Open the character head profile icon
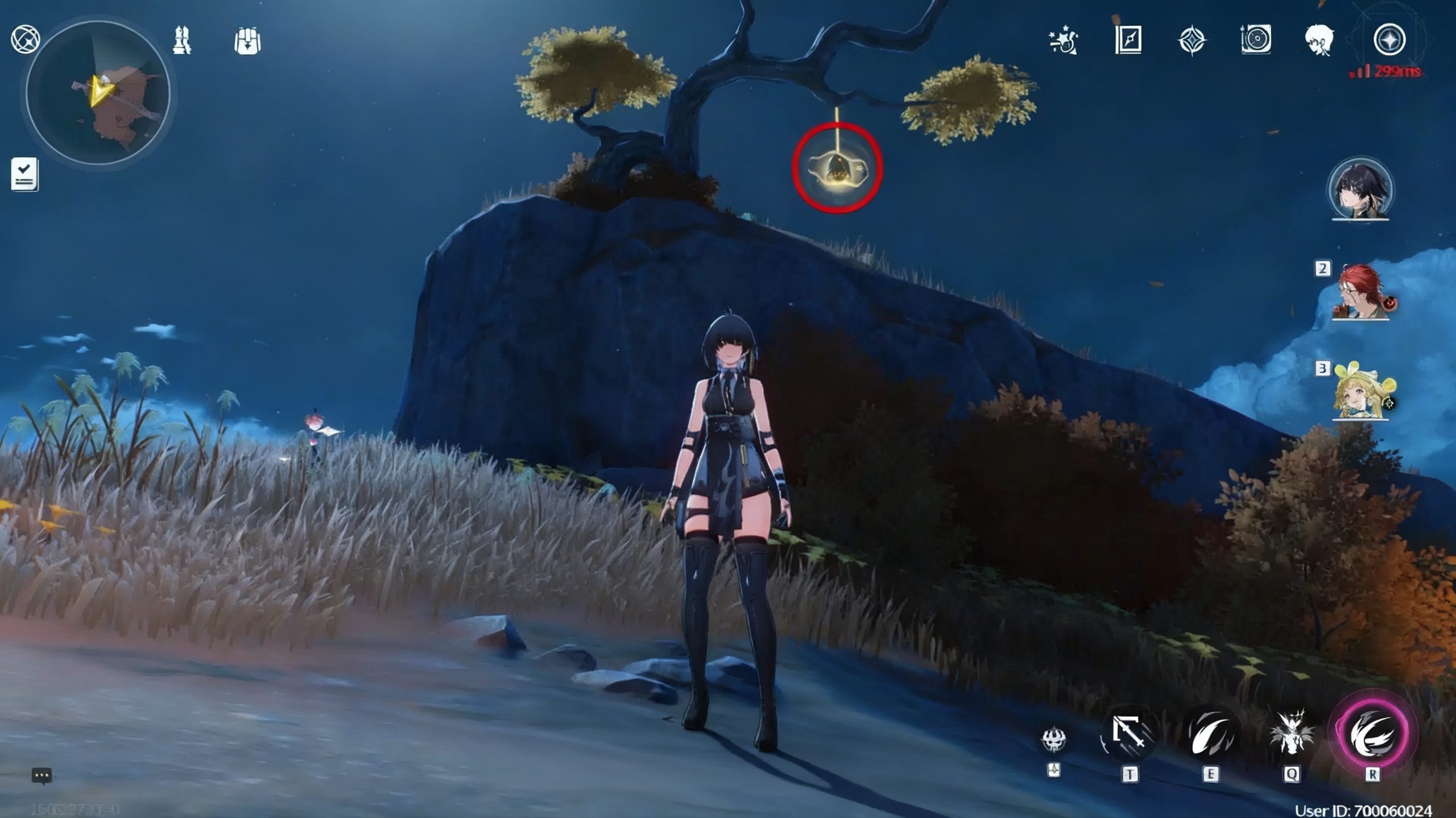 (x=1319, y=40)
